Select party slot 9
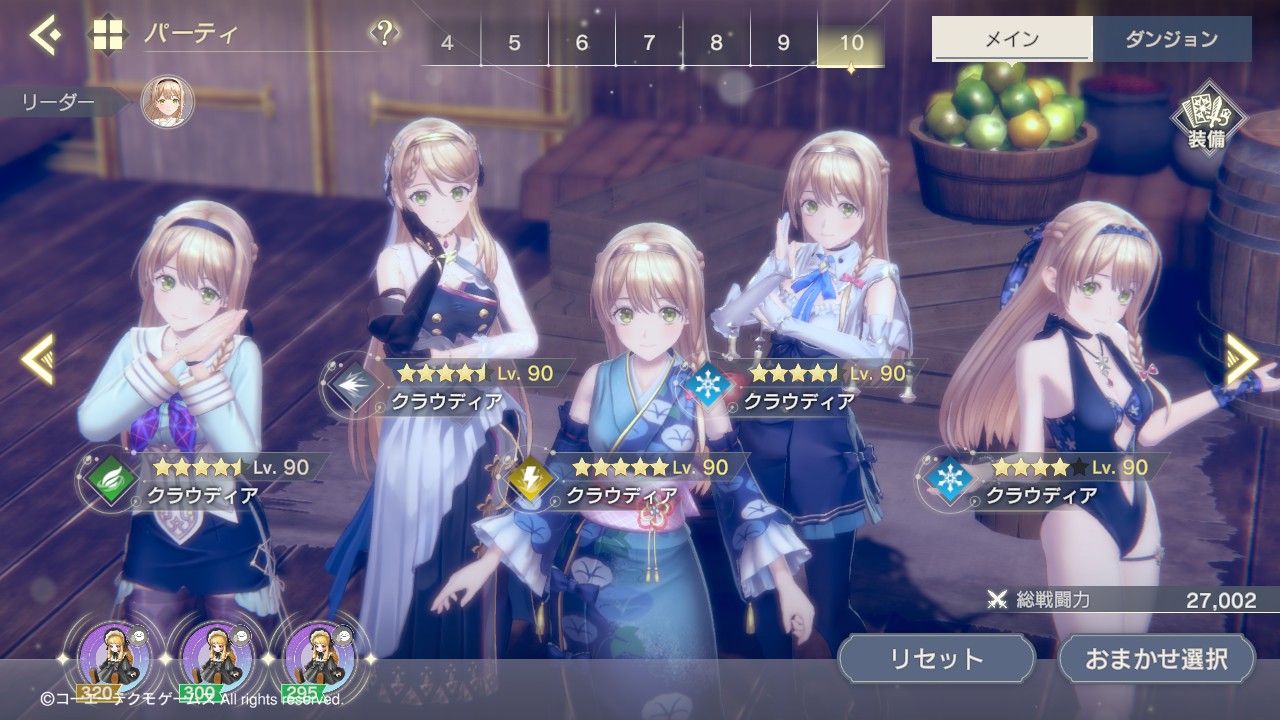 tap(783, 43)
